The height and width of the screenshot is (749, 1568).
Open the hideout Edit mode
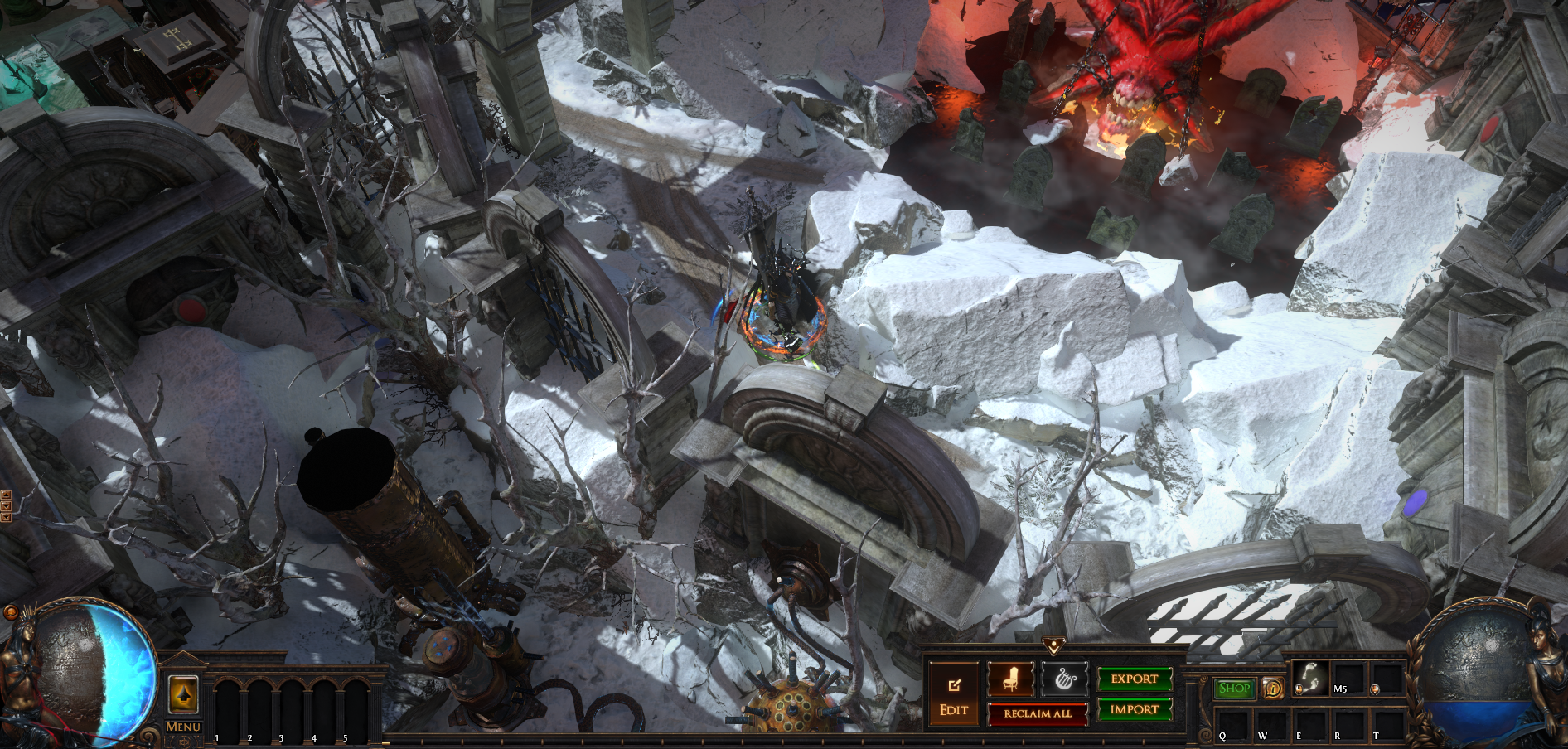pos(954,697)
